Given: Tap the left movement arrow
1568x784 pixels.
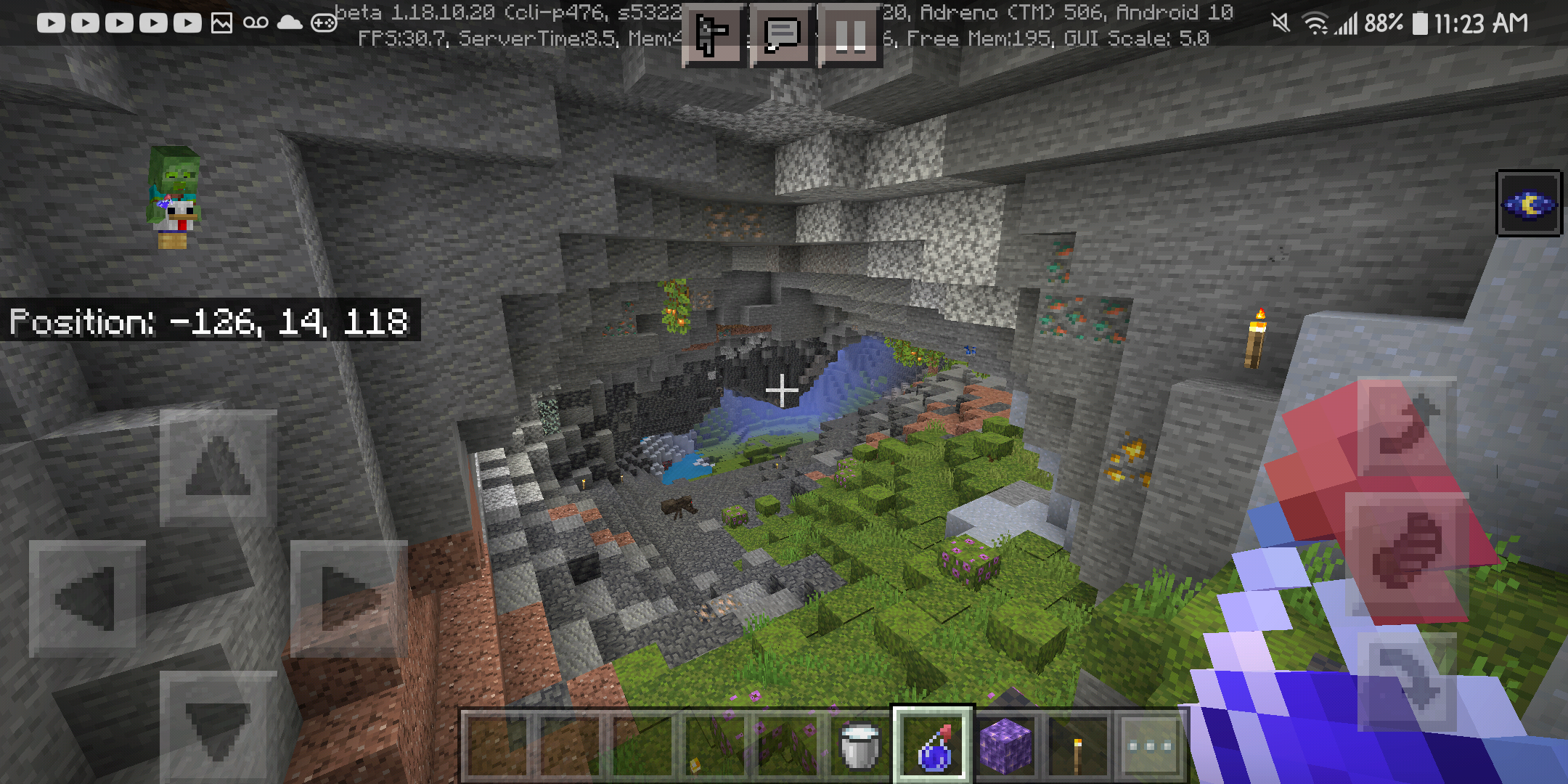Looking at the screenshot, I should point(86,598).
